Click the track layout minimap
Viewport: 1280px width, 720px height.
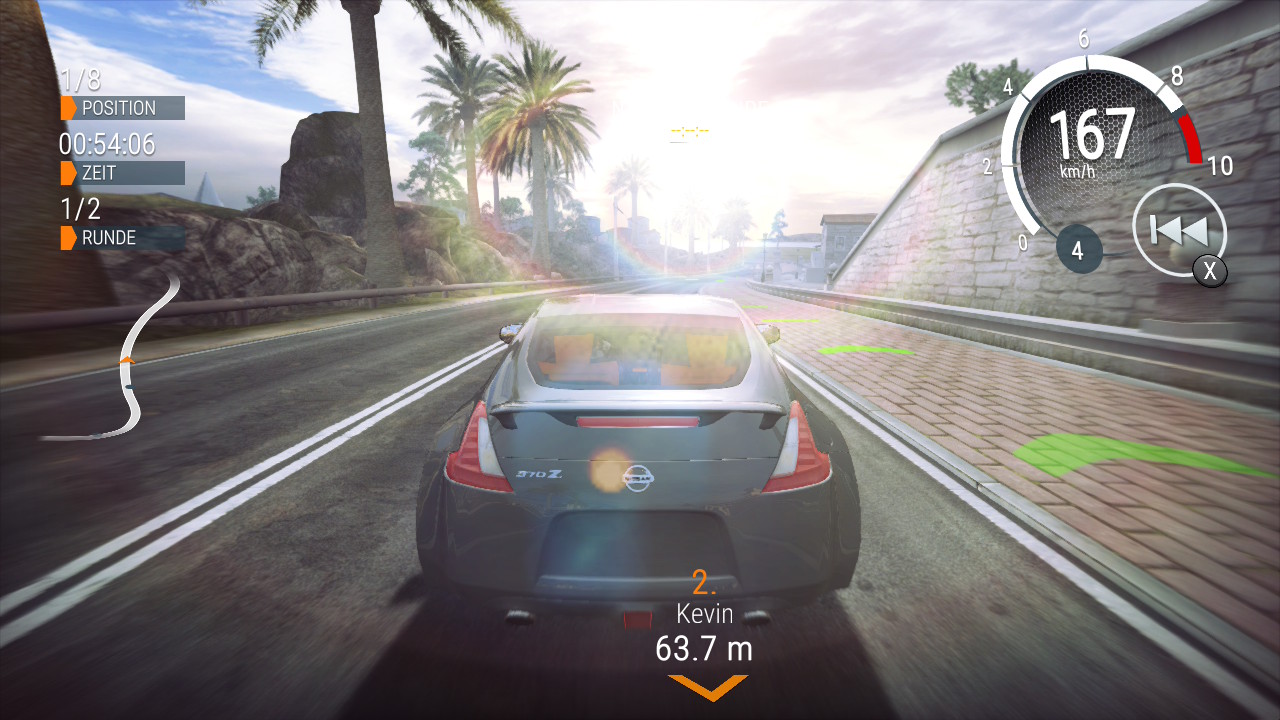125,364
